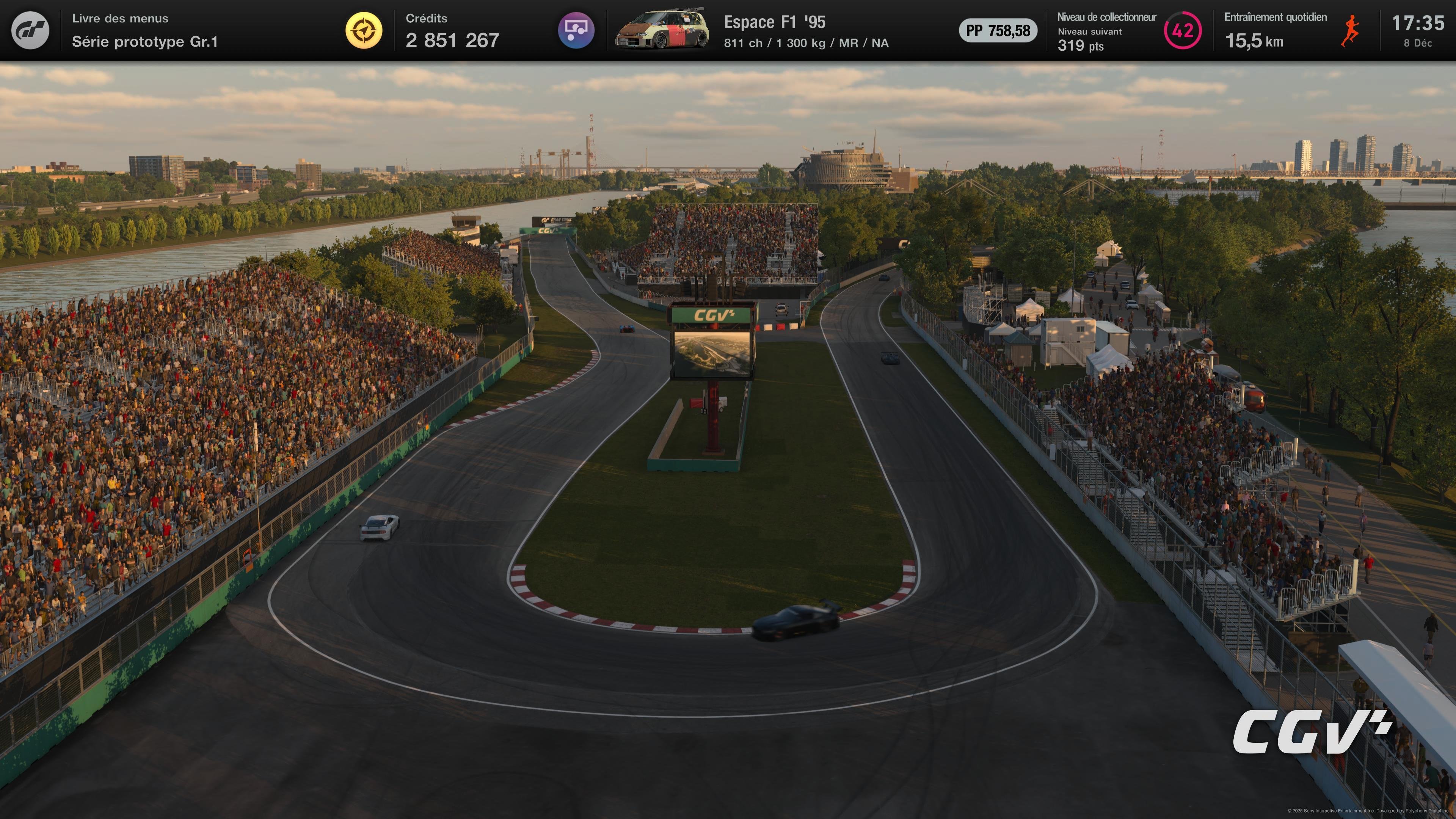
Task: Click the PP 758,58 performance badge
Action: (998, 31)
